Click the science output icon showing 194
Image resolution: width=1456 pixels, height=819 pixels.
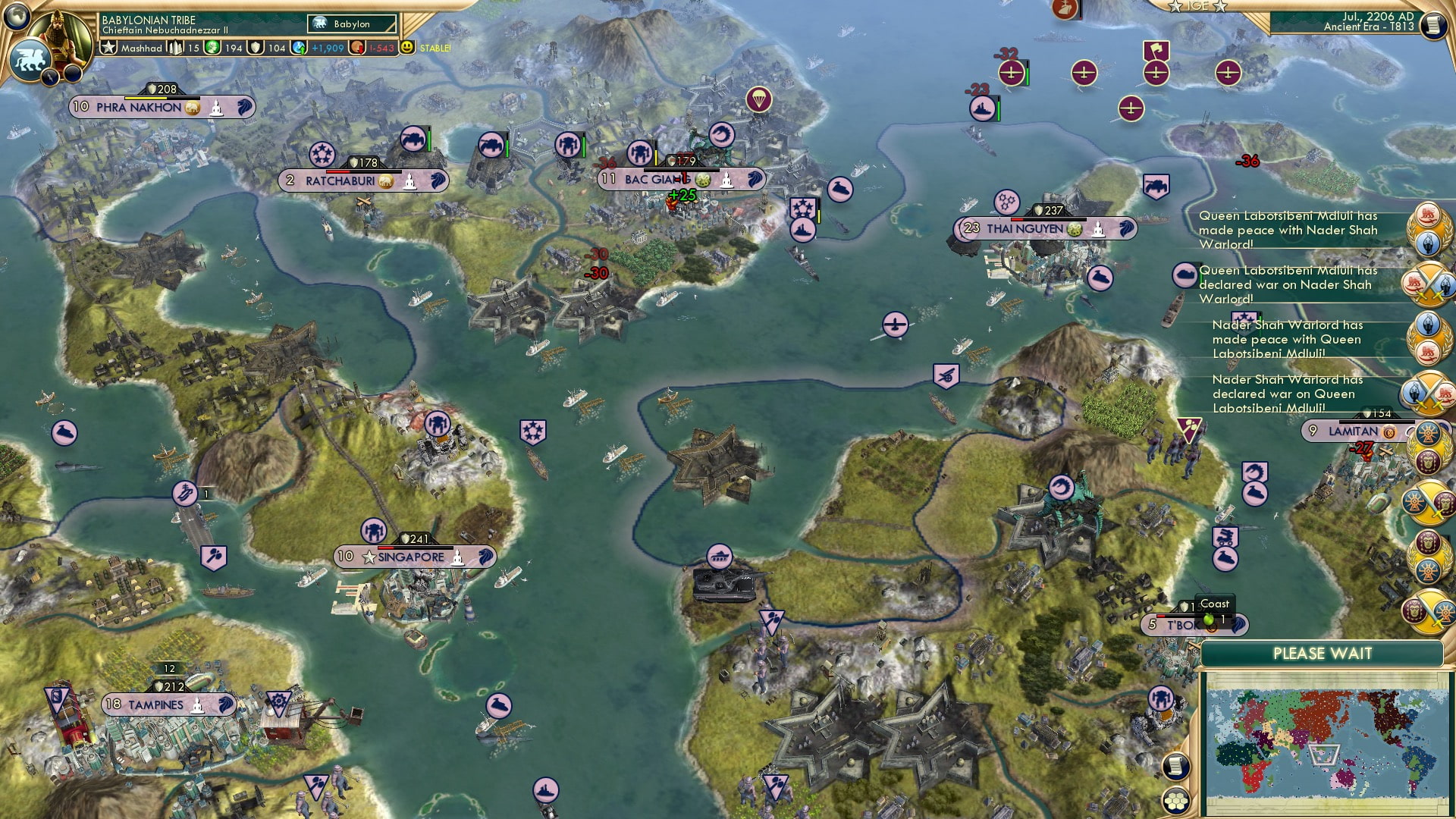[212, 49]
